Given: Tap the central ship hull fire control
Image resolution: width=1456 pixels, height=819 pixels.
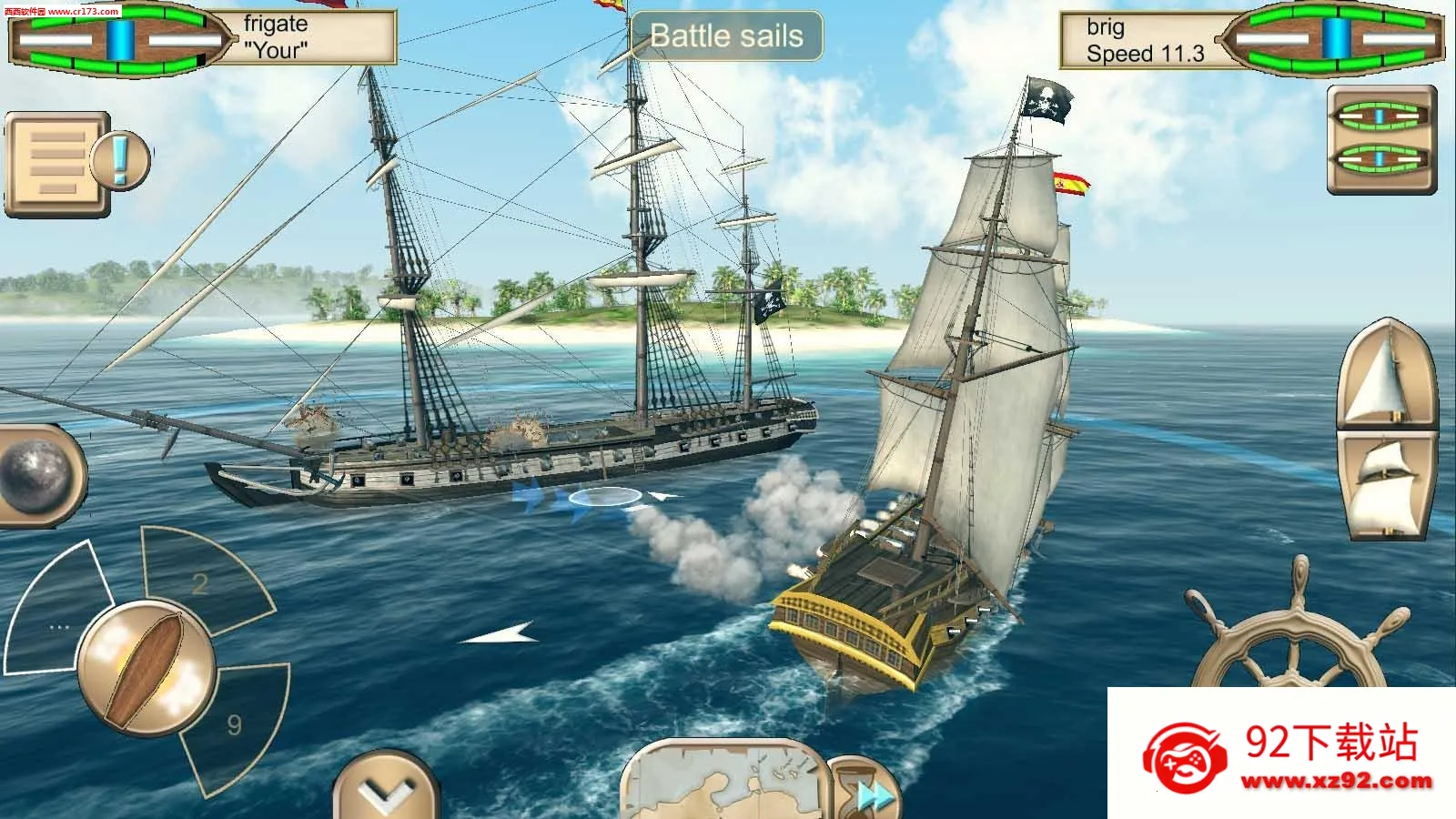Looking at the screenshot, I should 146,669.
